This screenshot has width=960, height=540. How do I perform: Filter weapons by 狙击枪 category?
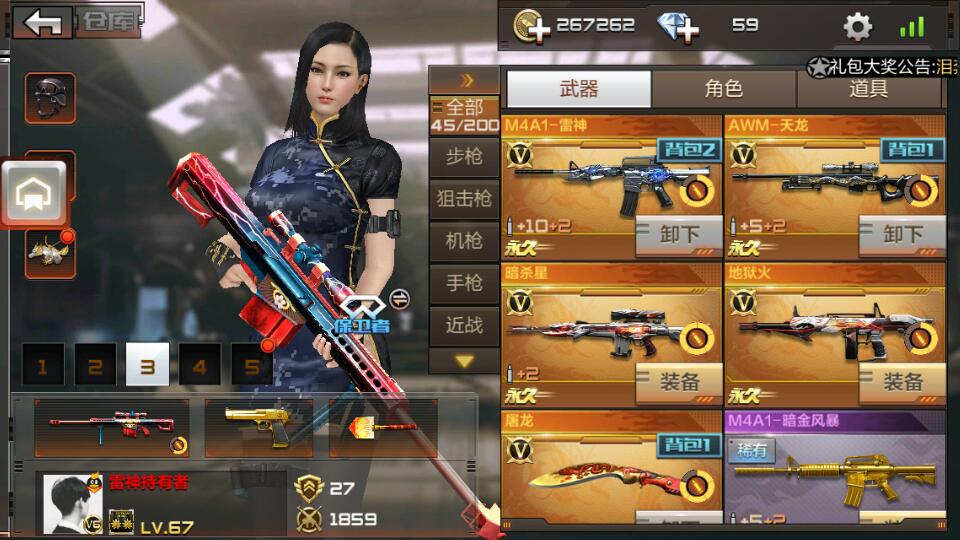tap(464, 199)
